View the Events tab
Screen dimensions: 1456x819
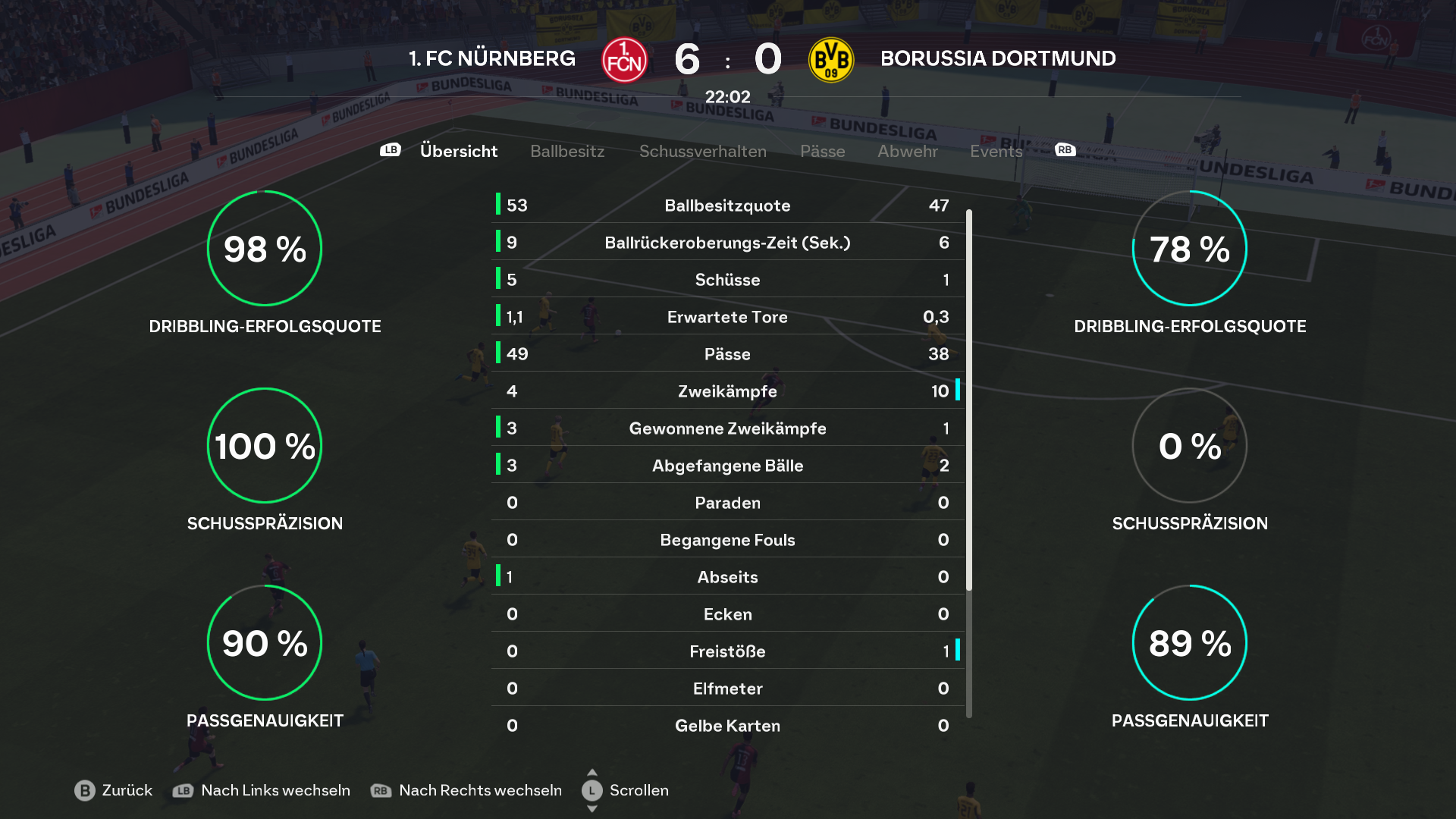996,151
